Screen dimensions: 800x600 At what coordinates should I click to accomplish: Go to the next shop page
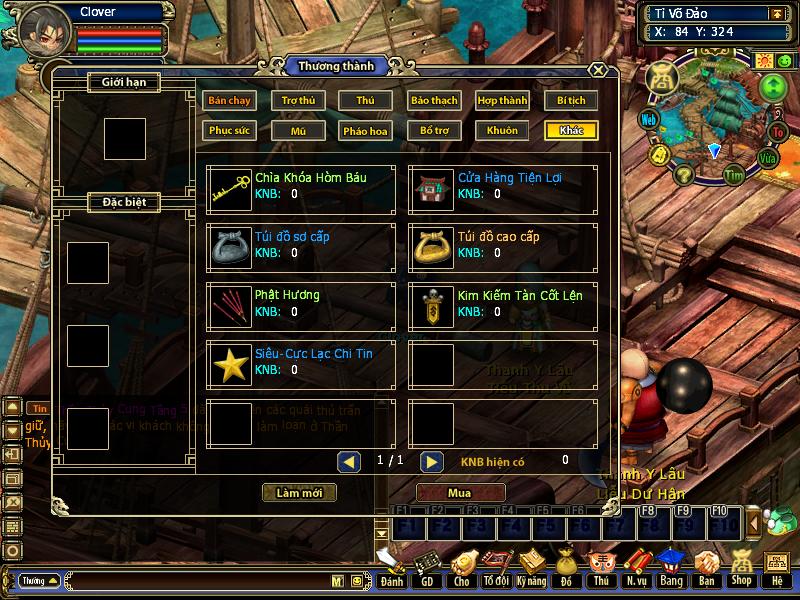click(431, 461)
